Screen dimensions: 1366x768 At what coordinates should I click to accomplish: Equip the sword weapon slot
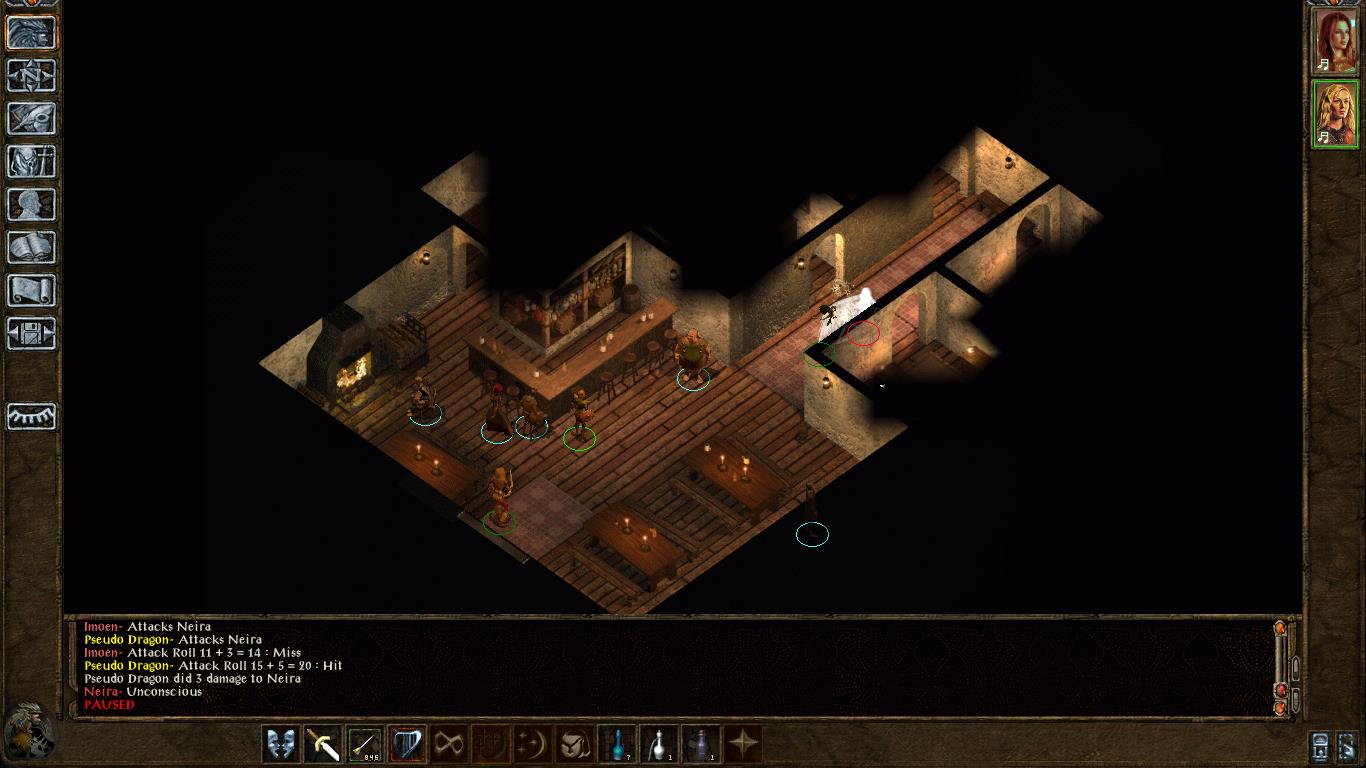pyautogui.click(x=323, y=744)
